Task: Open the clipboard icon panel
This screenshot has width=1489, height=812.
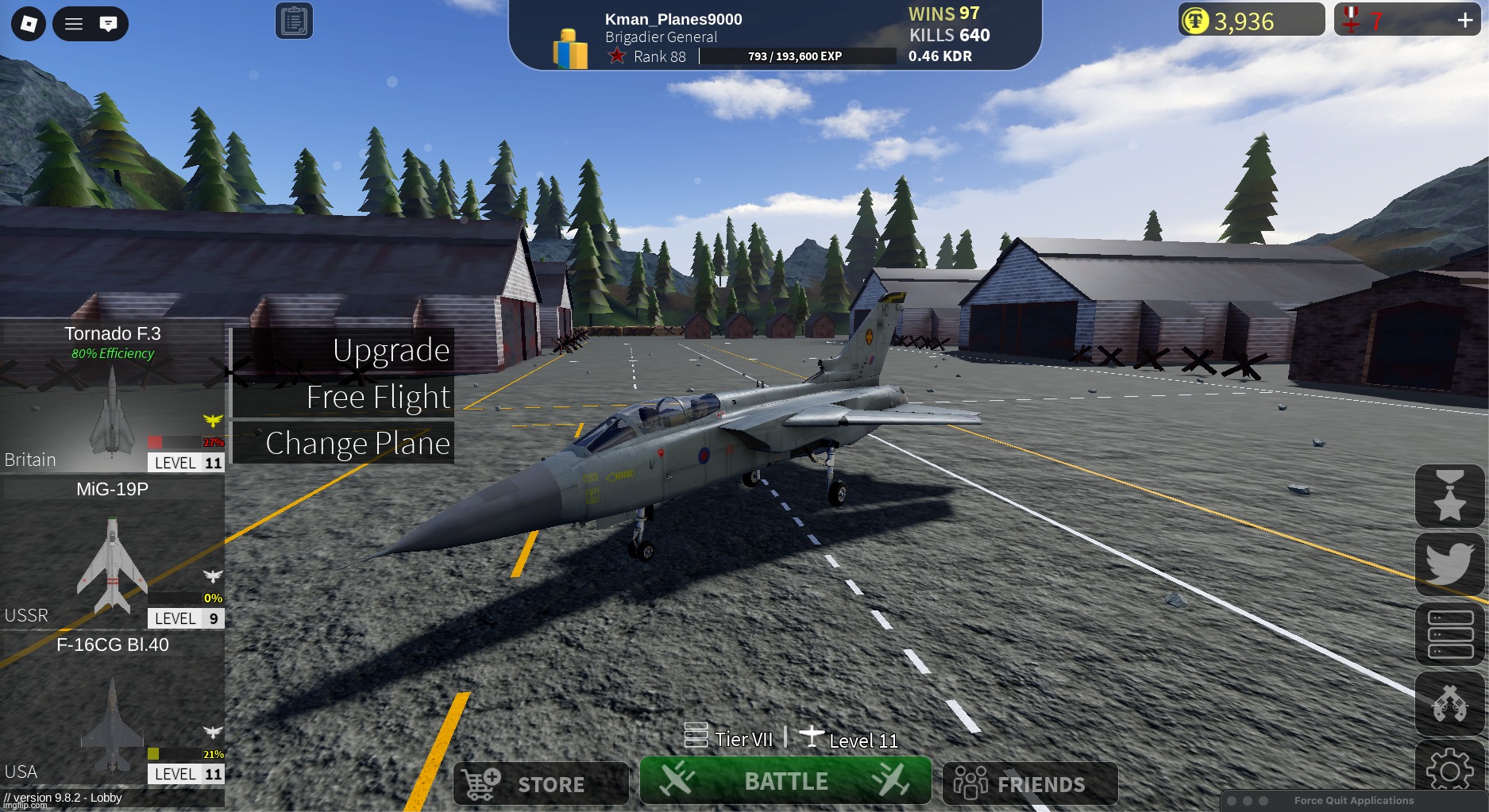Action: tap(294, 21)
